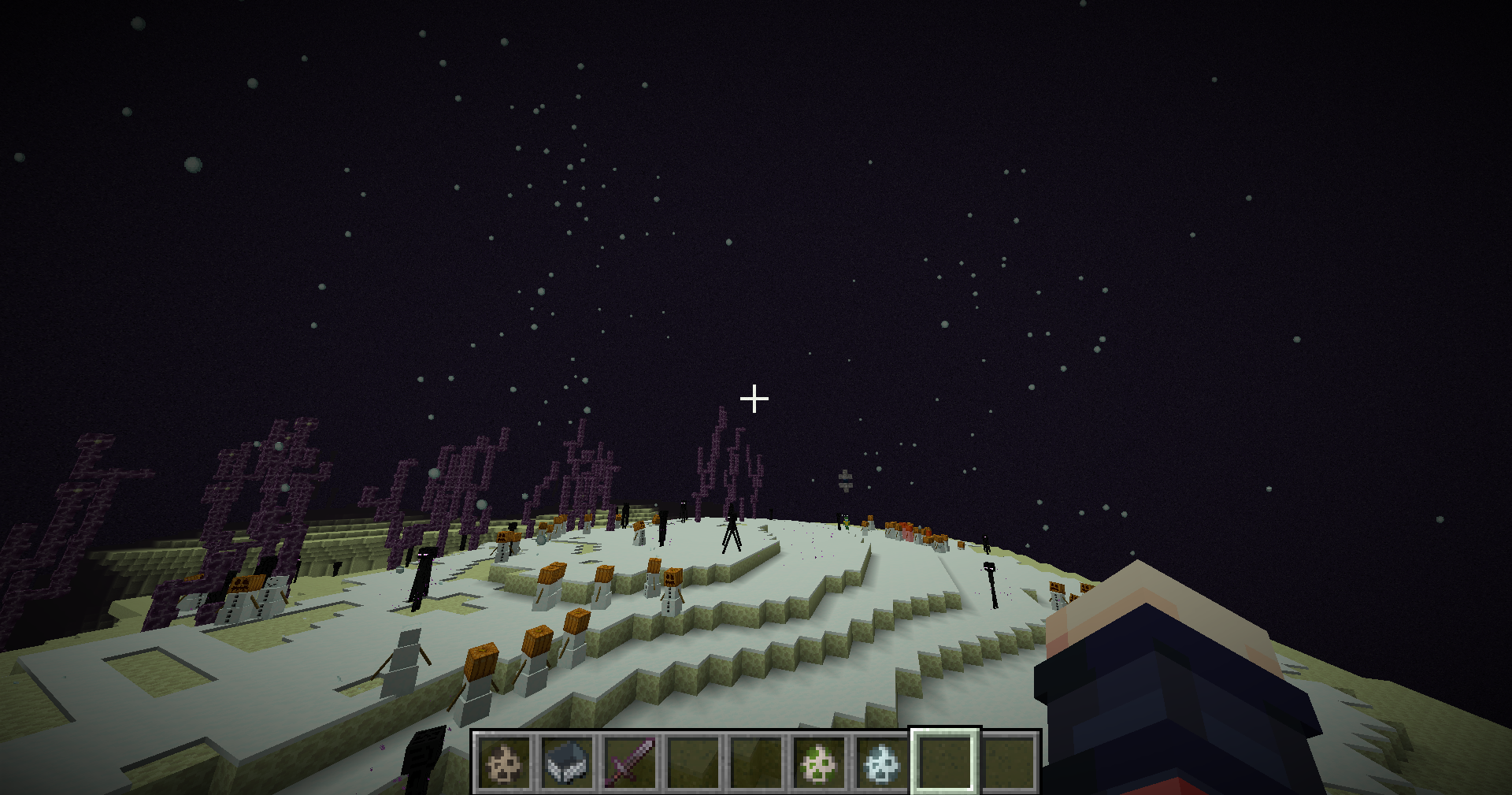Image resolution: width=1512 pixels, height=795 pixels.
Task: Click the highlighted empty hotbar slot
Action: point(945,763)
